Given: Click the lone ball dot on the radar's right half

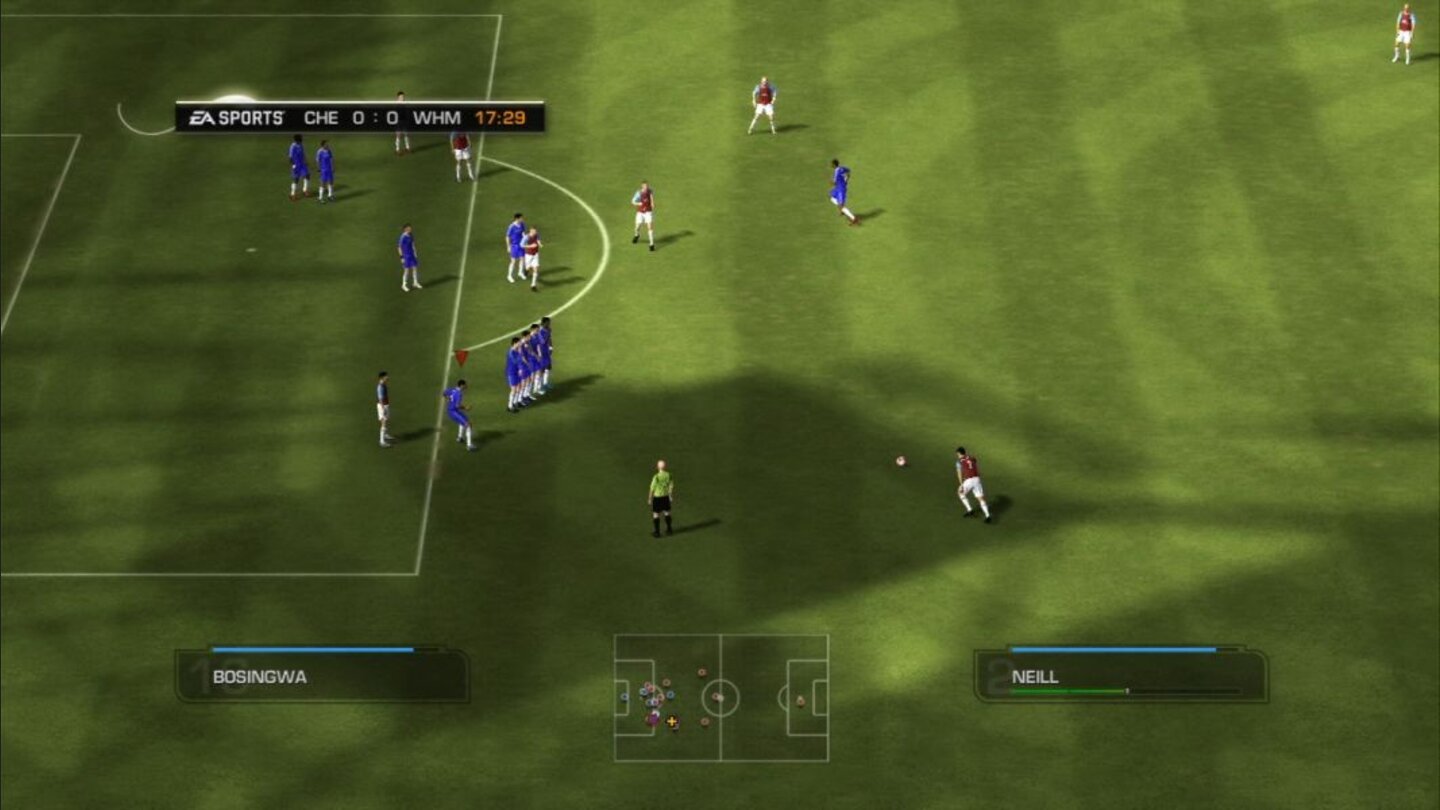Looking at the screenshot, I should point(800,702).
